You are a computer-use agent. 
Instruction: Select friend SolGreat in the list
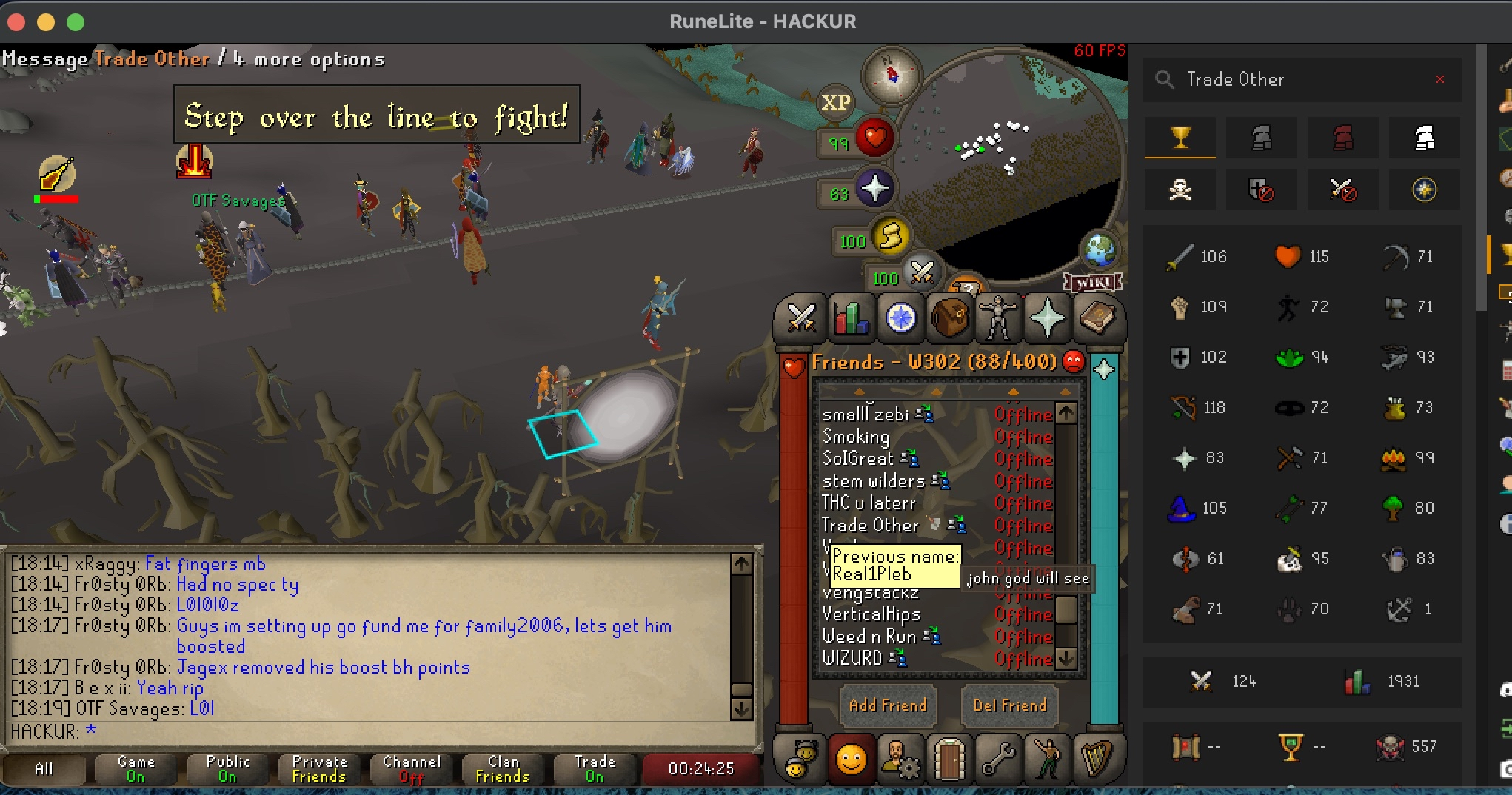[x=859, y=459]
